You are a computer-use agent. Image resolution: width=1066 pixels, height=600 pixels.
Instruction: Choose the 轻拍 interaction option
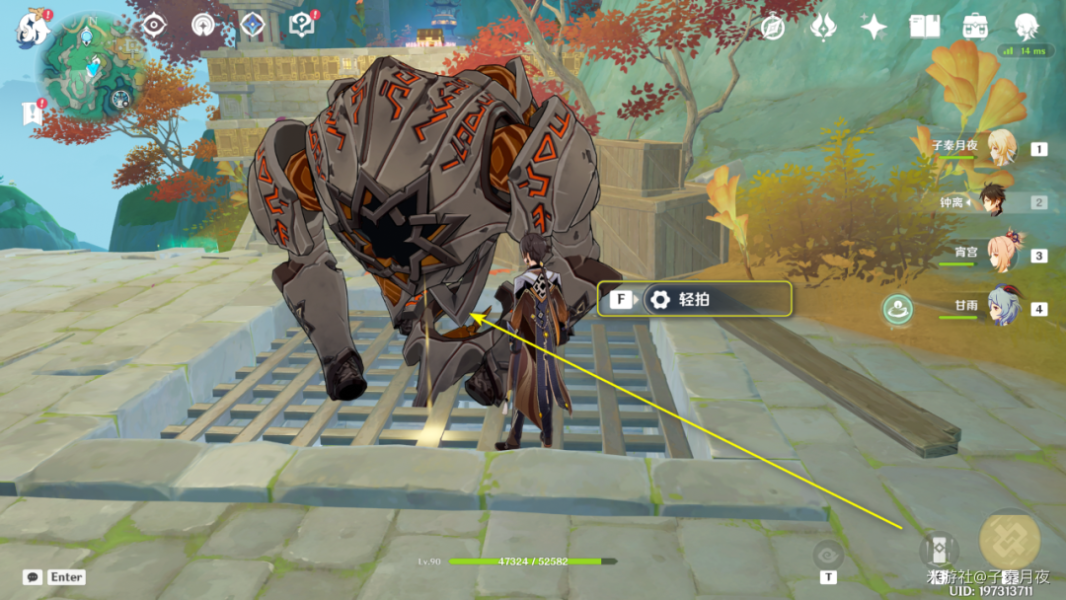coord(695,299)
